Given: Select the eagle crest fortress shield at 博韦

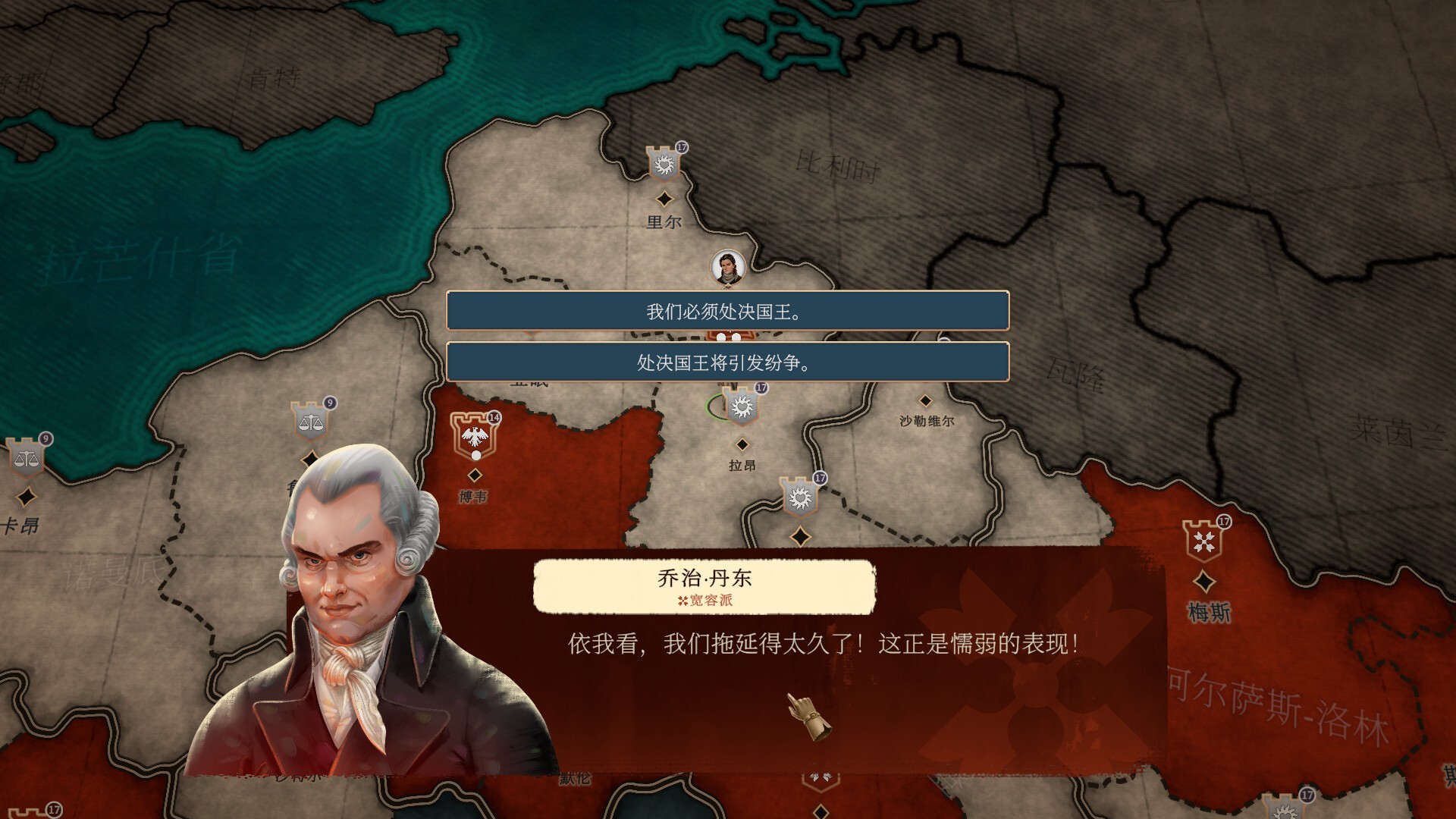Looking at the screenshot, I should [475, 435].
